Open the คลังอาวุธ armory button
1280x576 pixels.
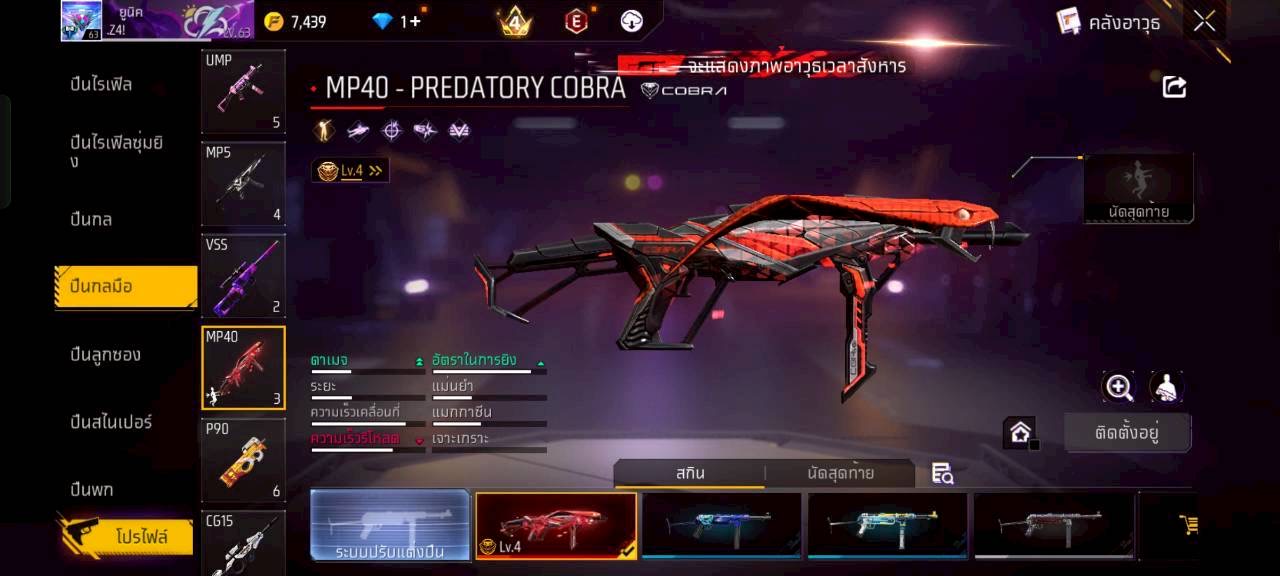1109,22
